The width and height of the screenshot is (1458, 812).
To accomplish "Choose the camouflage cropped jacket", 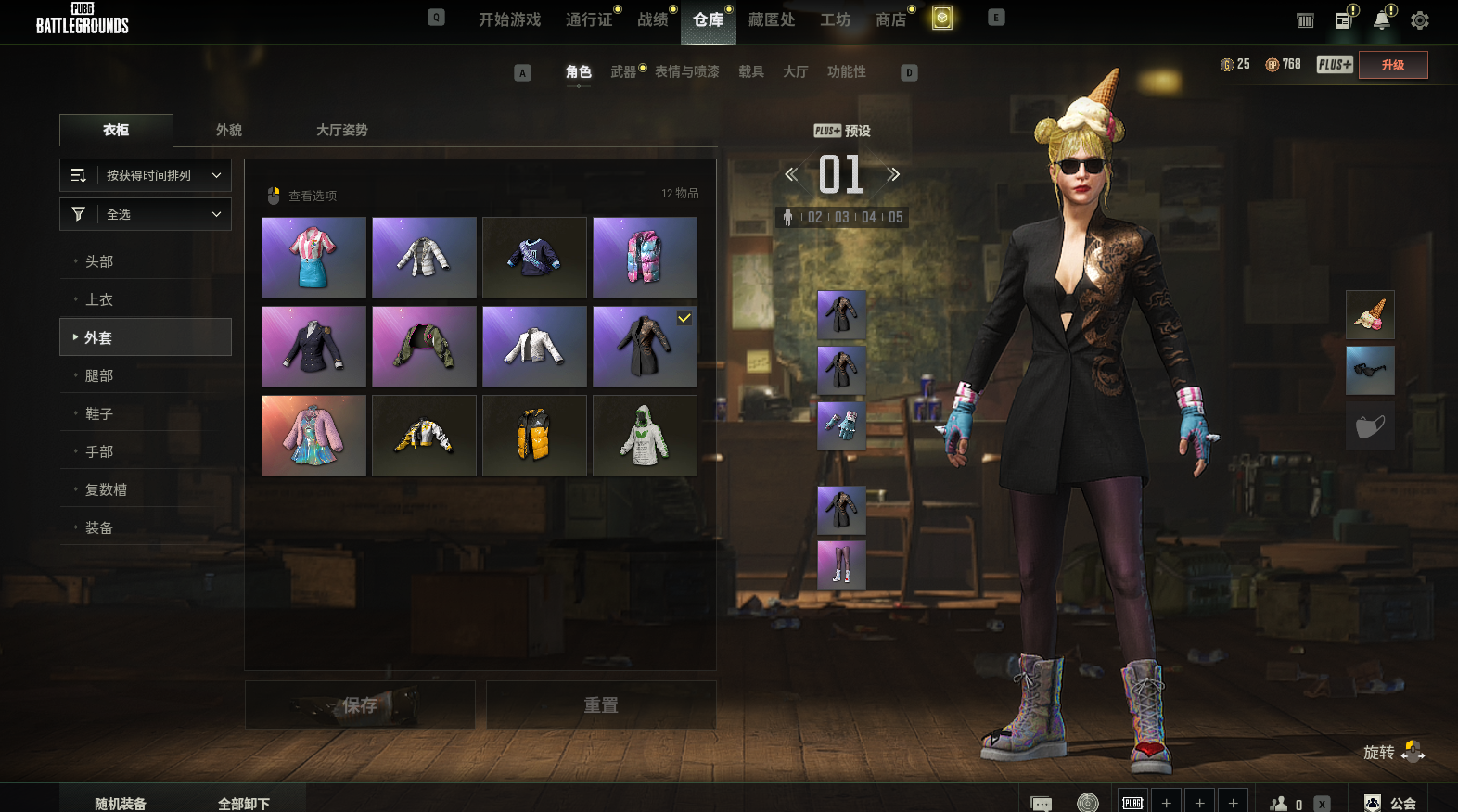I will click(x=424, y=347).
